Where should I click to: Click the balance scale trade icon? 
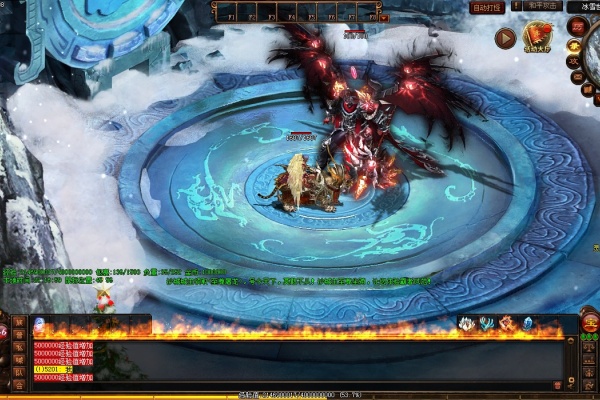589,346
